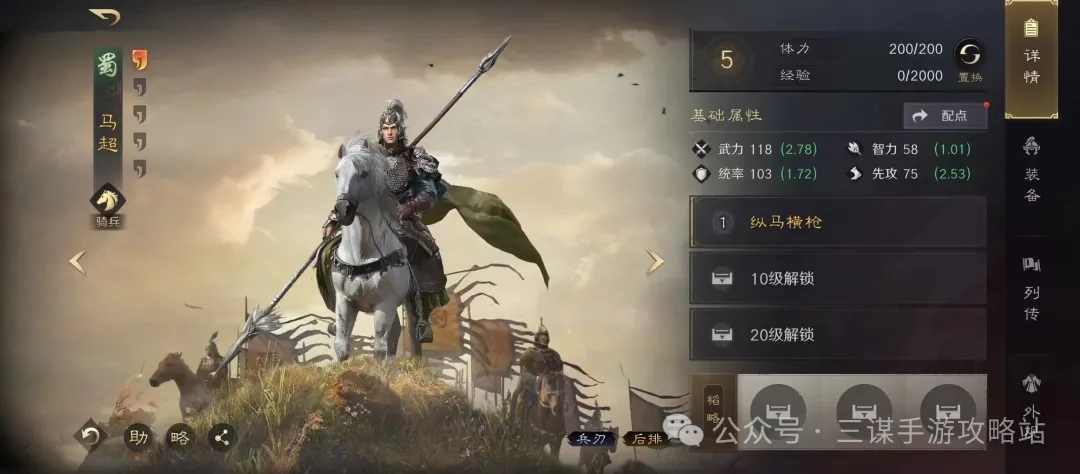This screenshot has height=474, width=1080.
Task: Share this general via share icon
Action: [221, 436]
